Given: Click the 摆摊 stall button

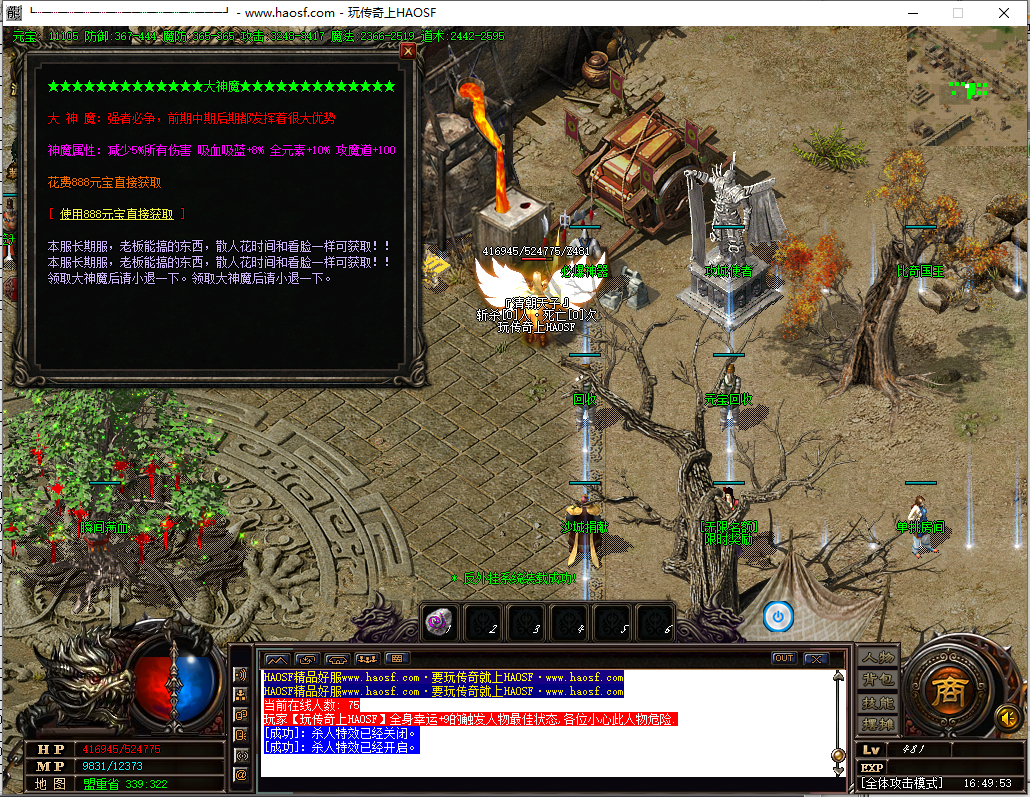Looking at the screenshot, I should tap(878, 725).
